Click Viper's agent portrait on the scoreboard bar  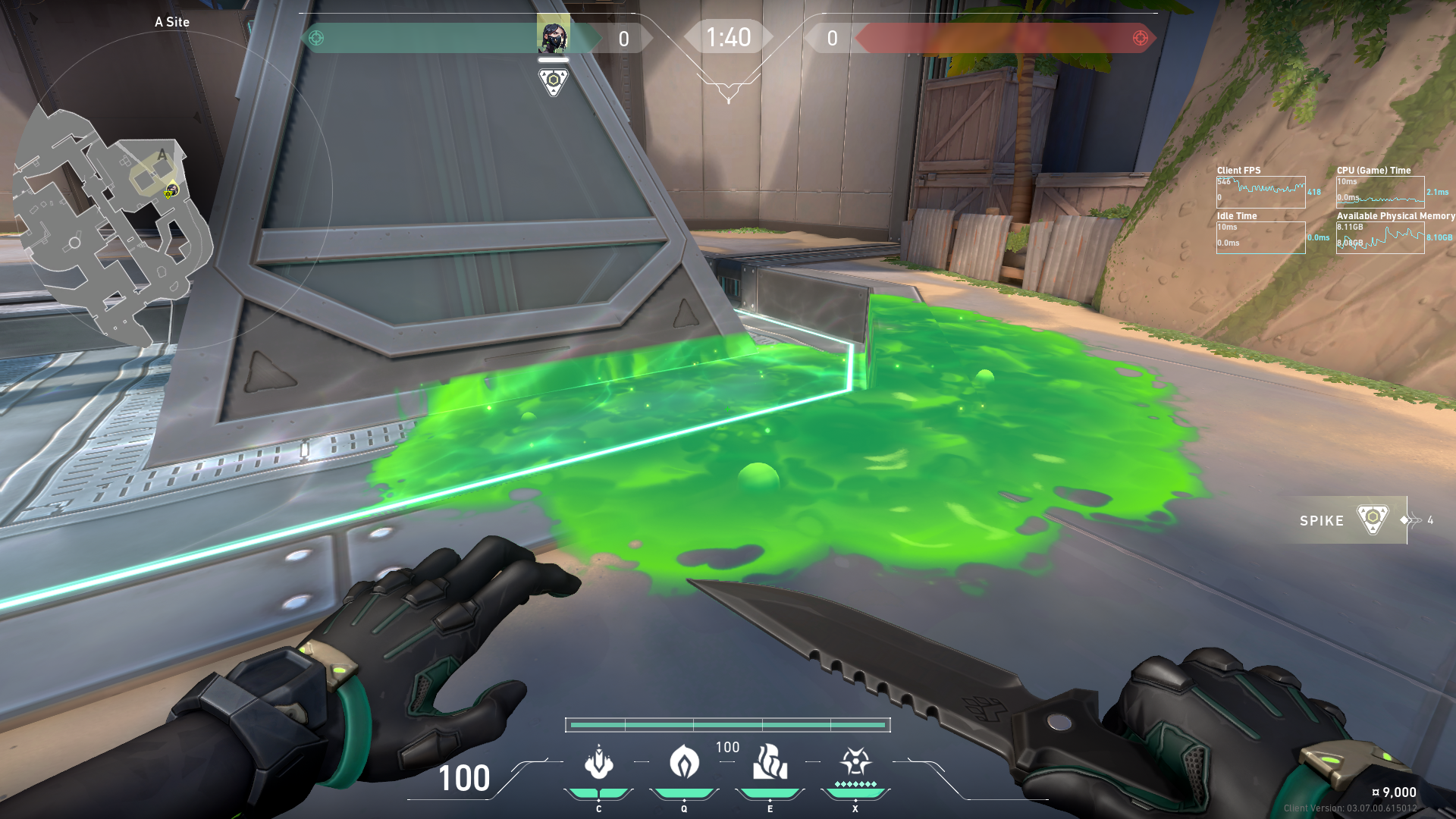coord(553,37)
